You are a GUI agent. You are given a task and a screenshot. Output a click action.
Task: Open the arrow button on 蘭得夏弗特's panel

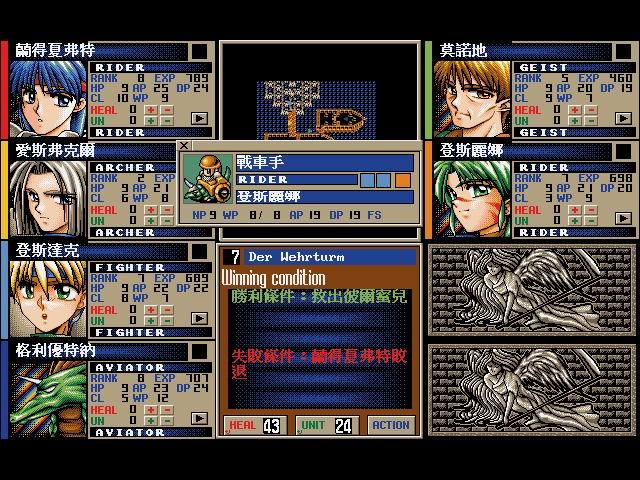point(199,118)
